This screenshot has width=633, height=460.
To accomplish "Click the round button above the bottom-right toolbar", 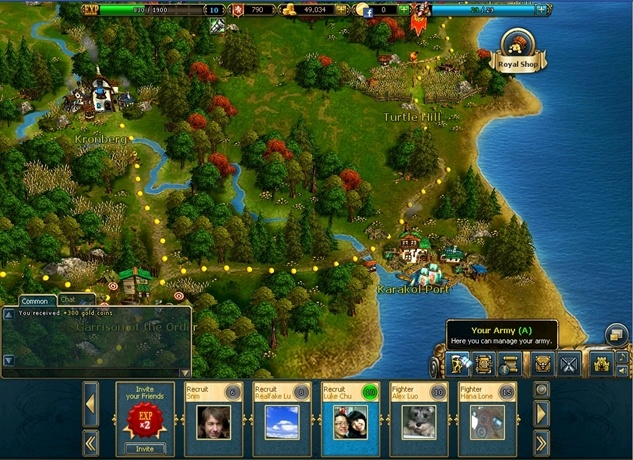I will 617,336.
